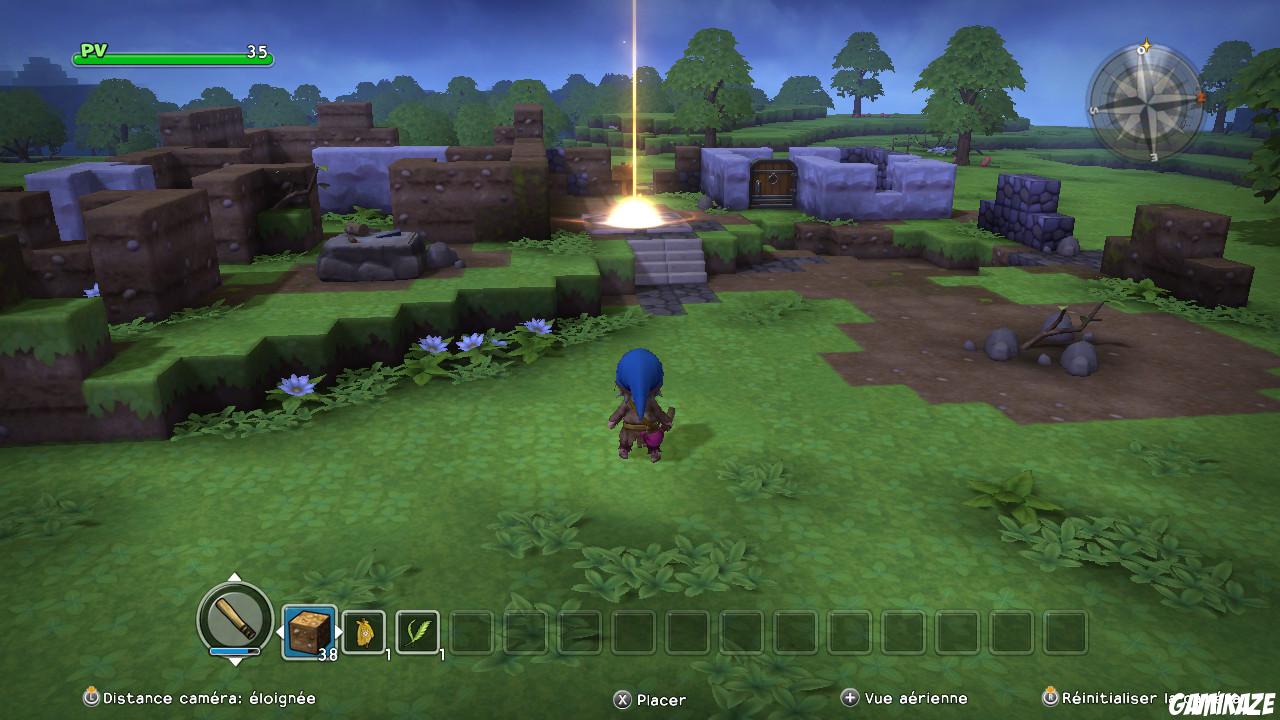This screenshot has width=1280, height=720.
Task: Click the X button icon next to Placer
Action: [622, 700]
